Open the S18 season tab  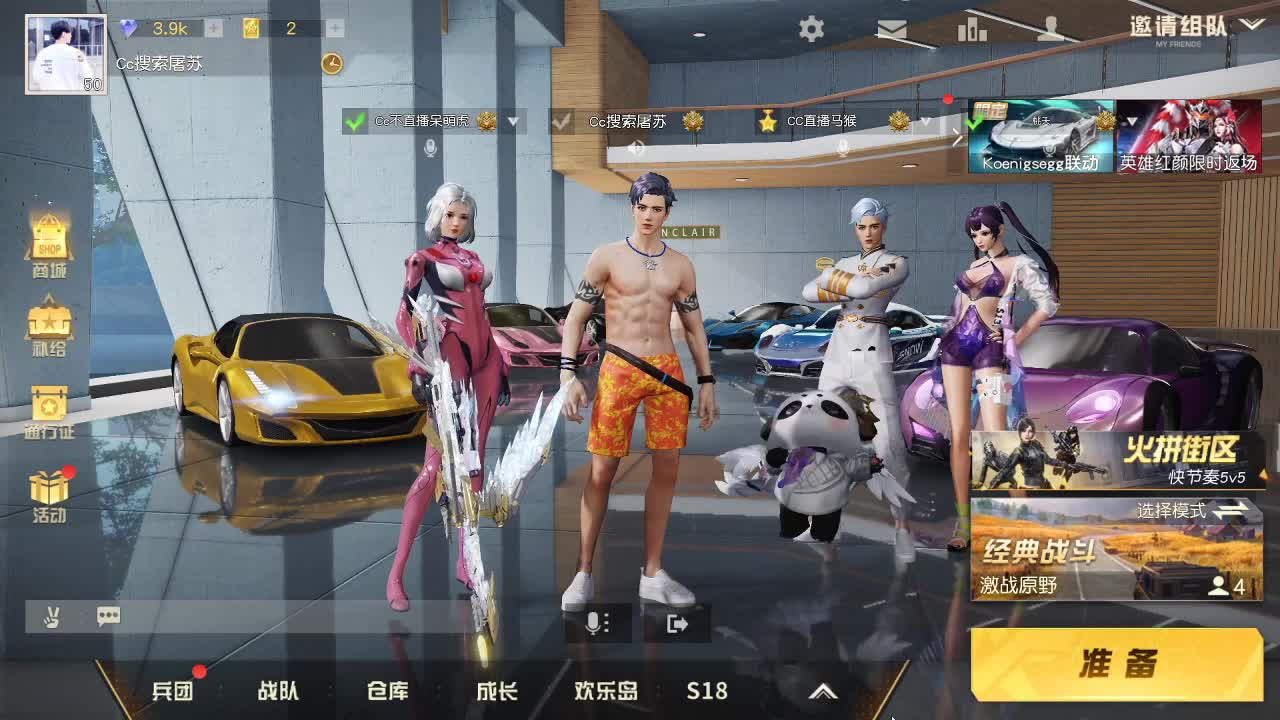tap(707, 691)
